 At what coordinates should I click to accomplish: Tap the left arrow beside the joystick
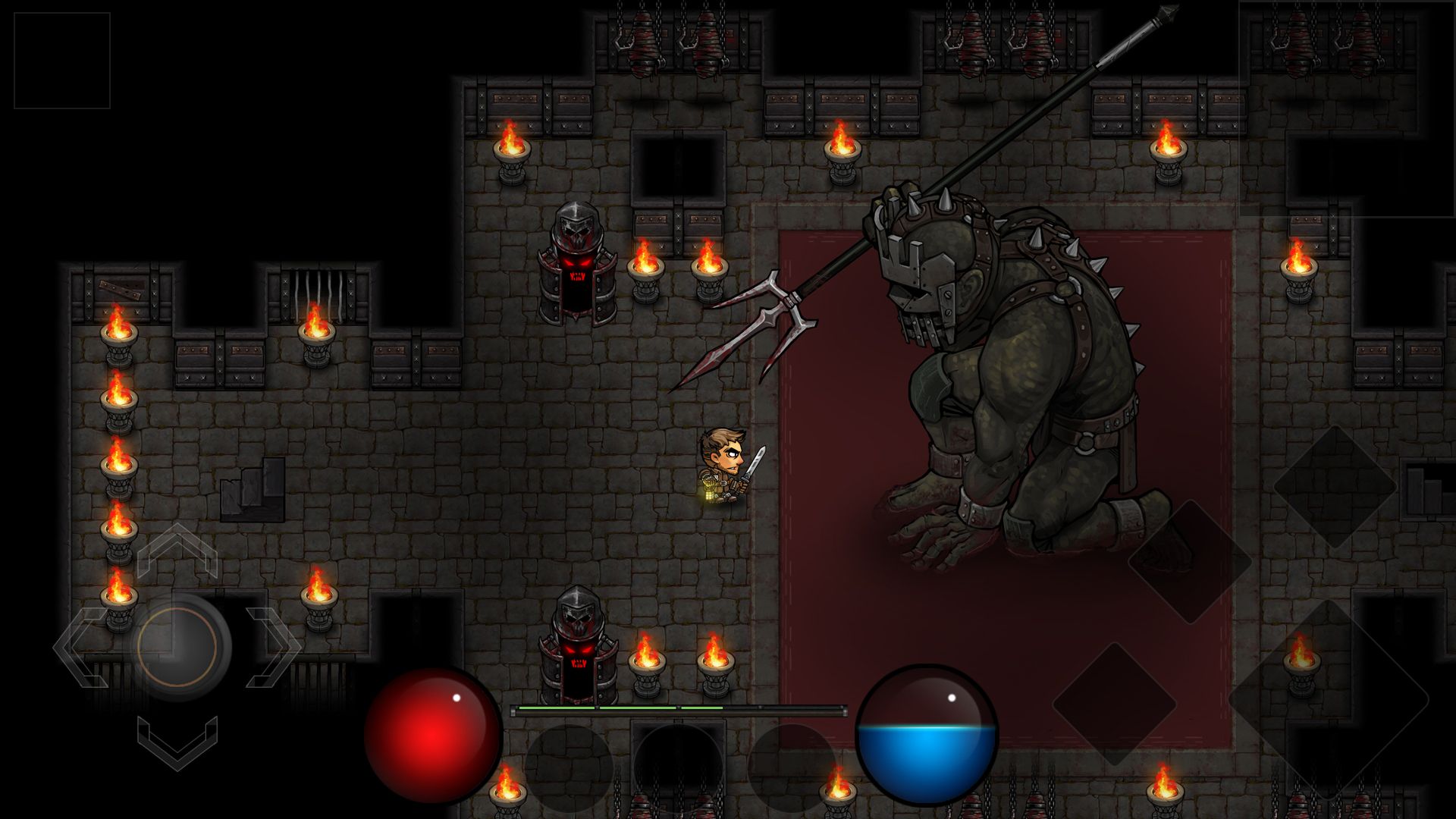coord(79,647)
